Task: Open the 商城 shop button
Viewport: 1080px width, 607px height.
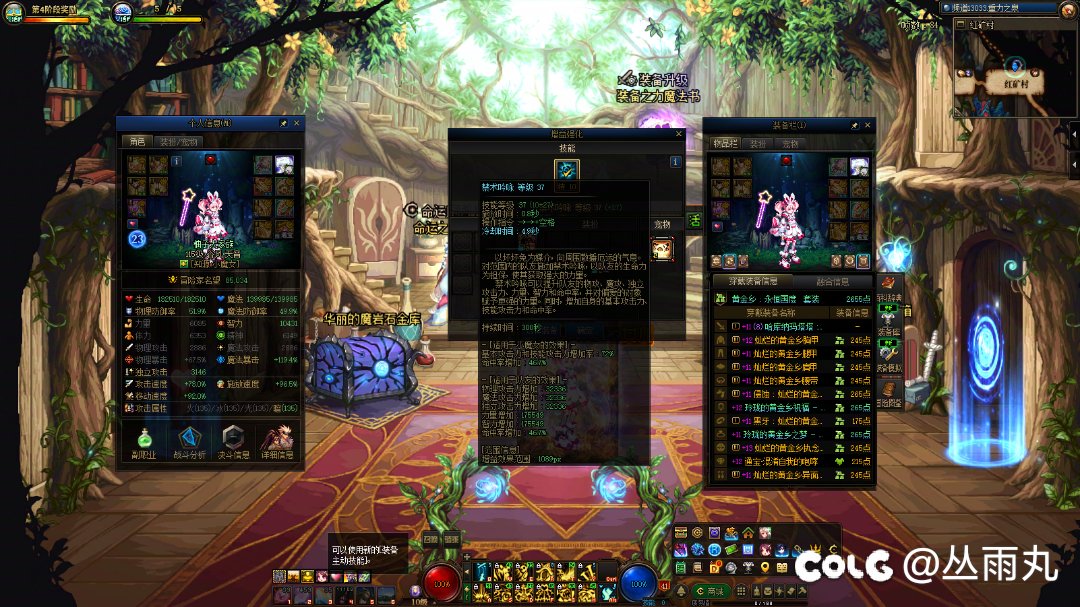Action: 711,591
